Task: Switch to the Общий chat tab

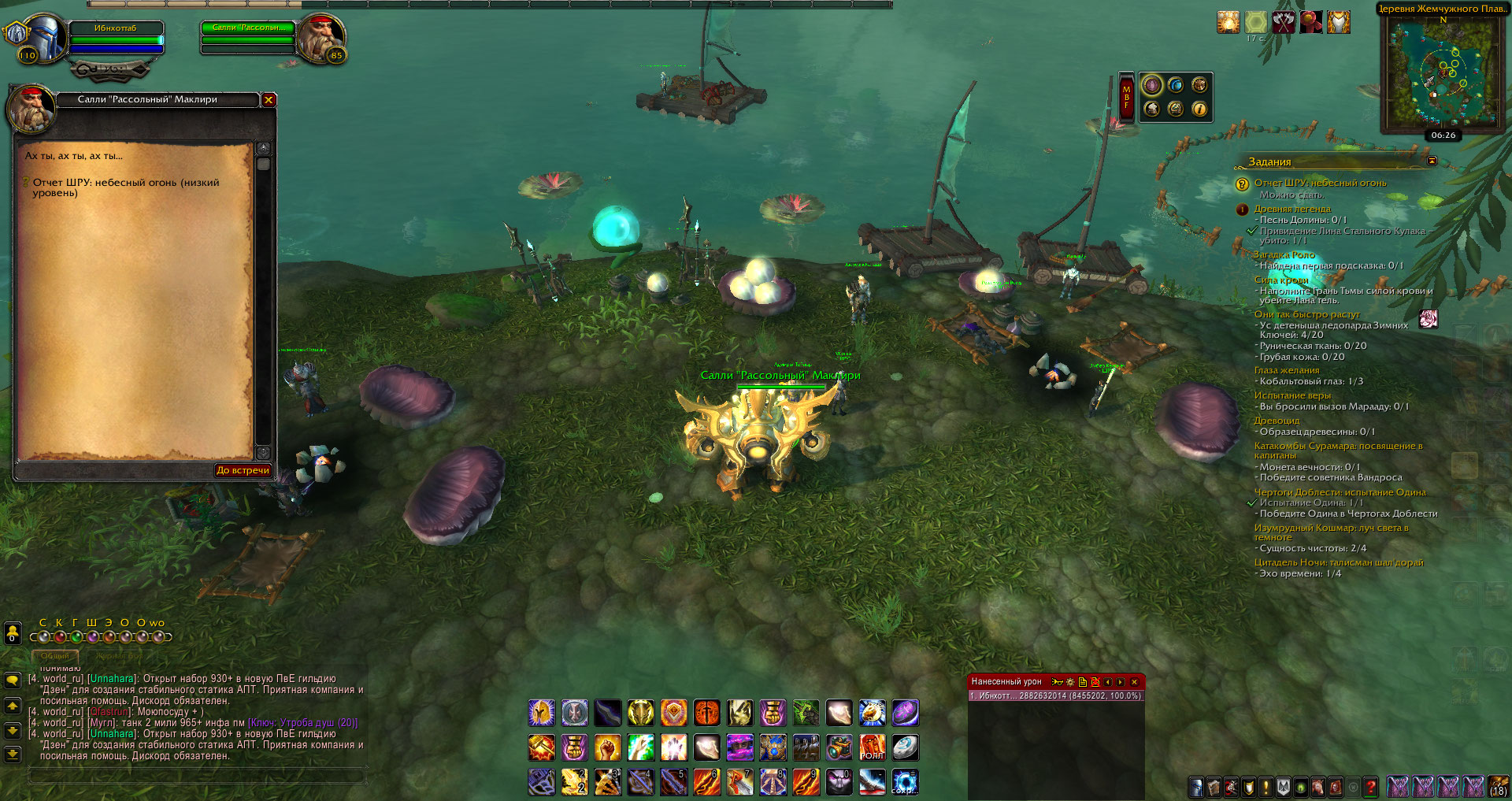Action: [x=54, y=655]
